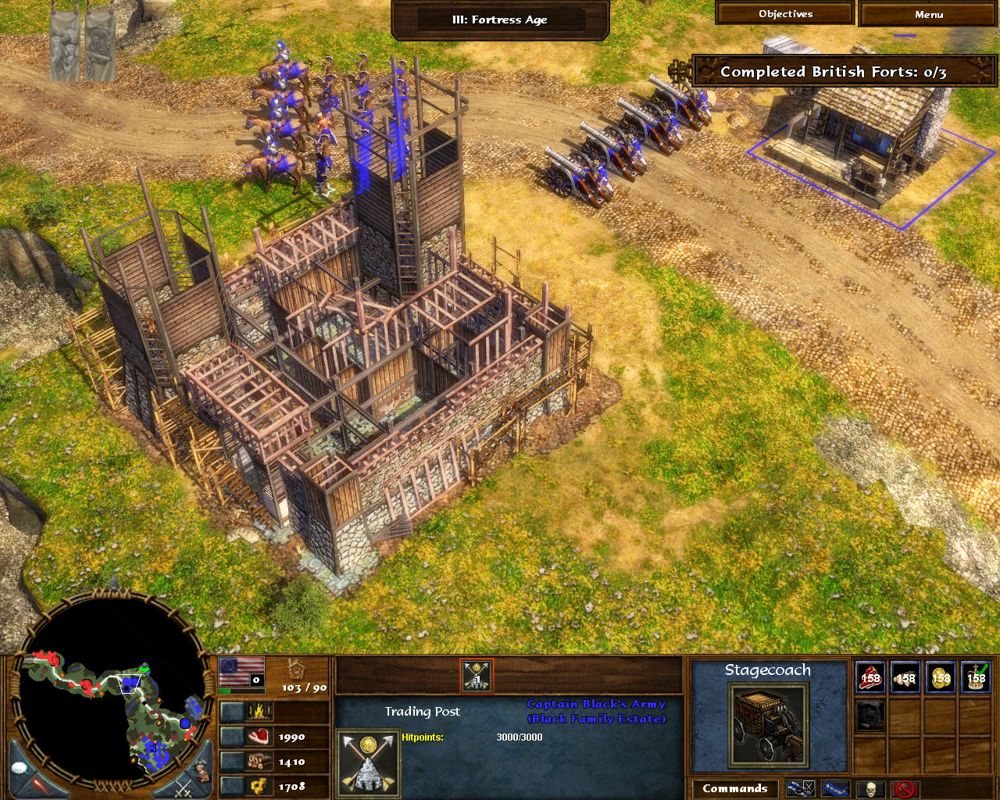
Task: Activate the skull delete command
Action: (872, 789)
